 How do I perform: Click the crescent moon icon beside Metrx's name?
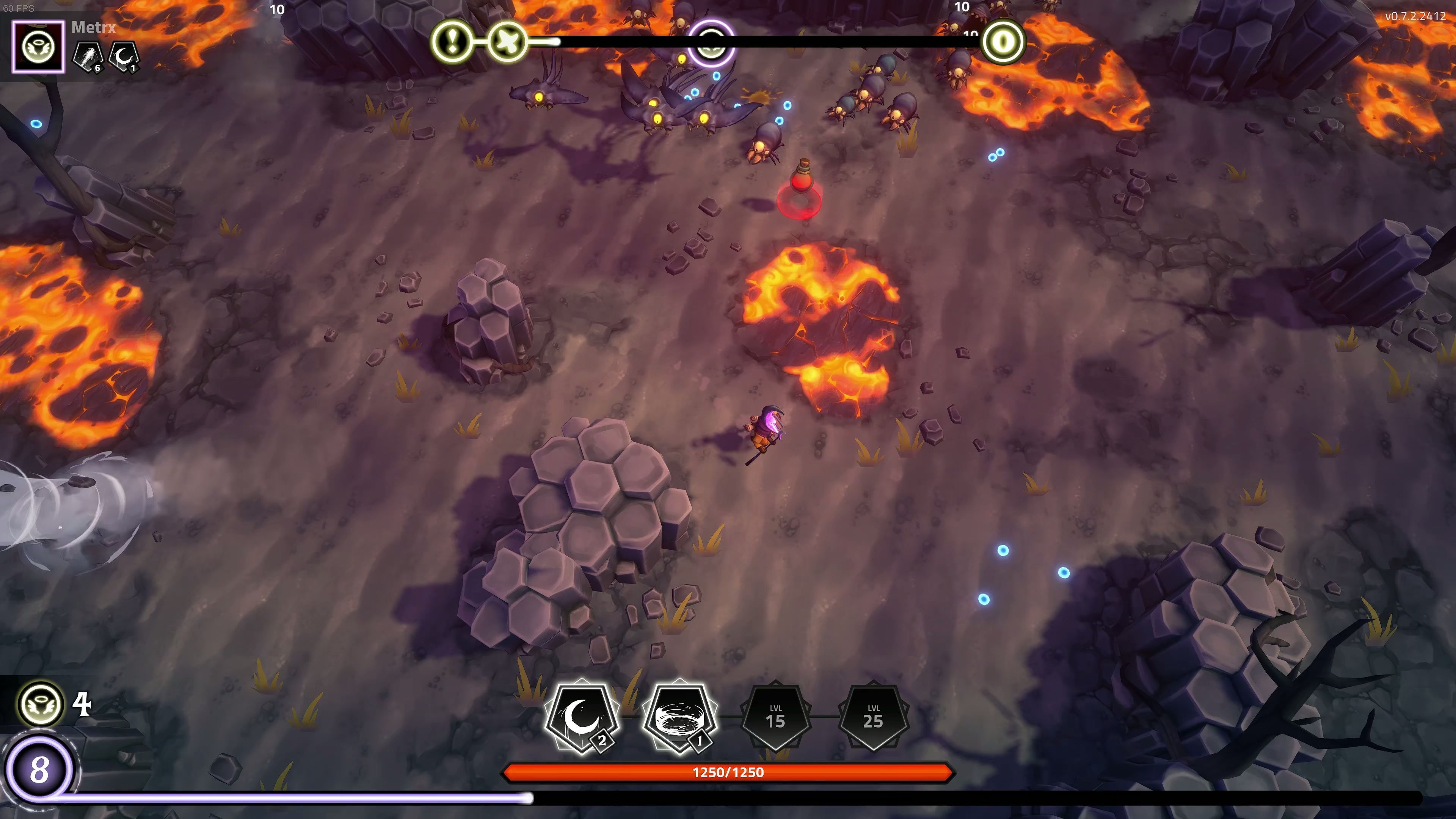pyautogui.click(x=123, y=56)
